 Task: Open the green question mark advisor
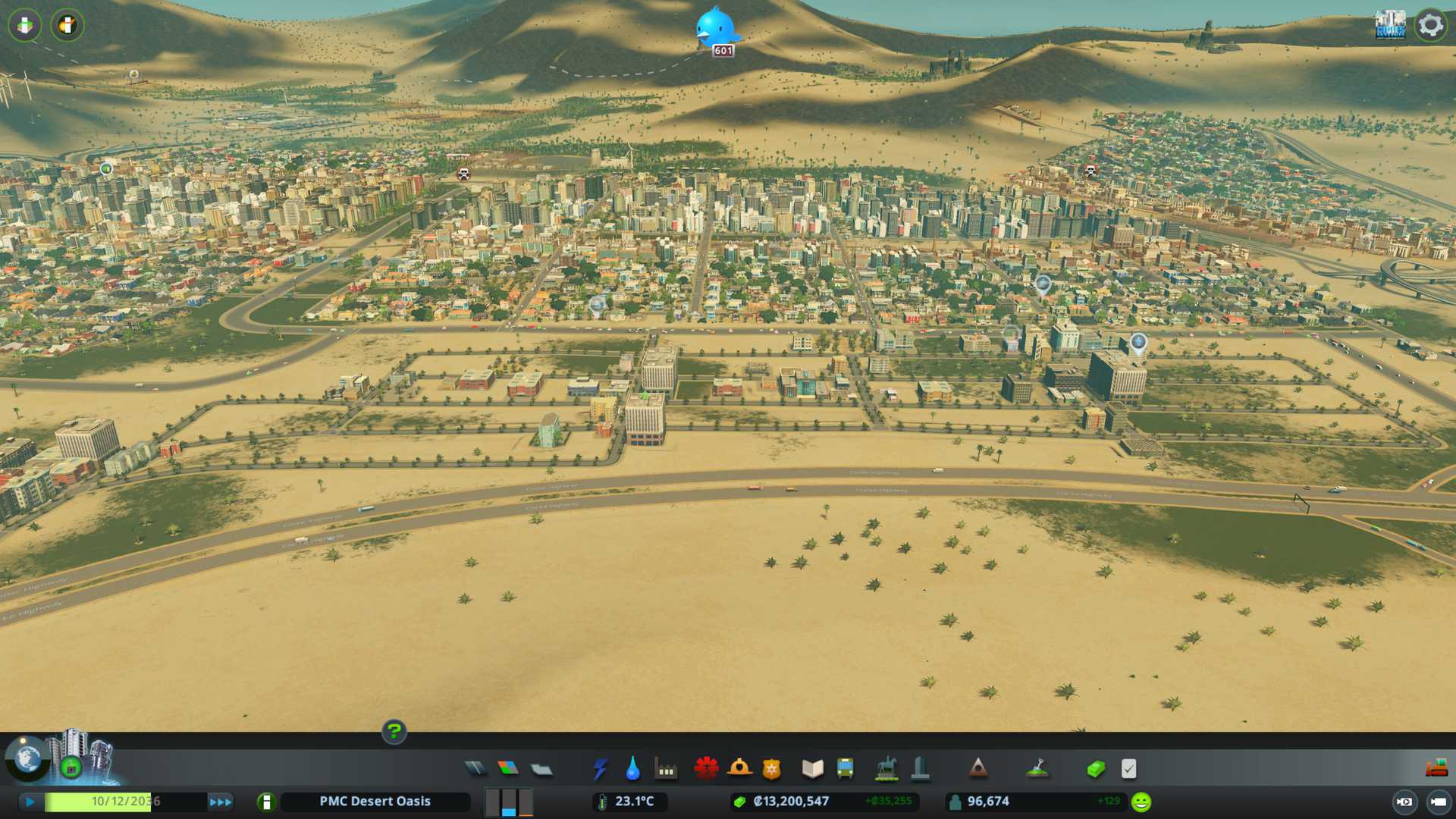pyautogui.click(x=394, y=731)
